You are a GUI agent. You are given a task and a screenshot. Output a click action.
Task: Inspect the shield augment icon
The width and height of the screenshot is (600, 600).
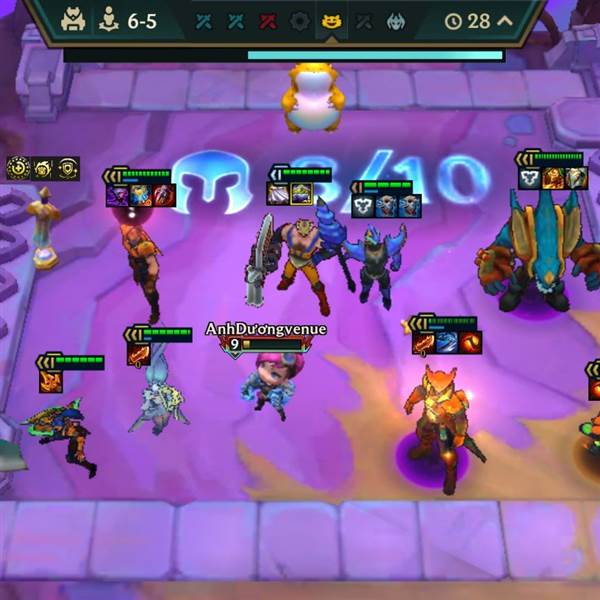tap(68, 168)
